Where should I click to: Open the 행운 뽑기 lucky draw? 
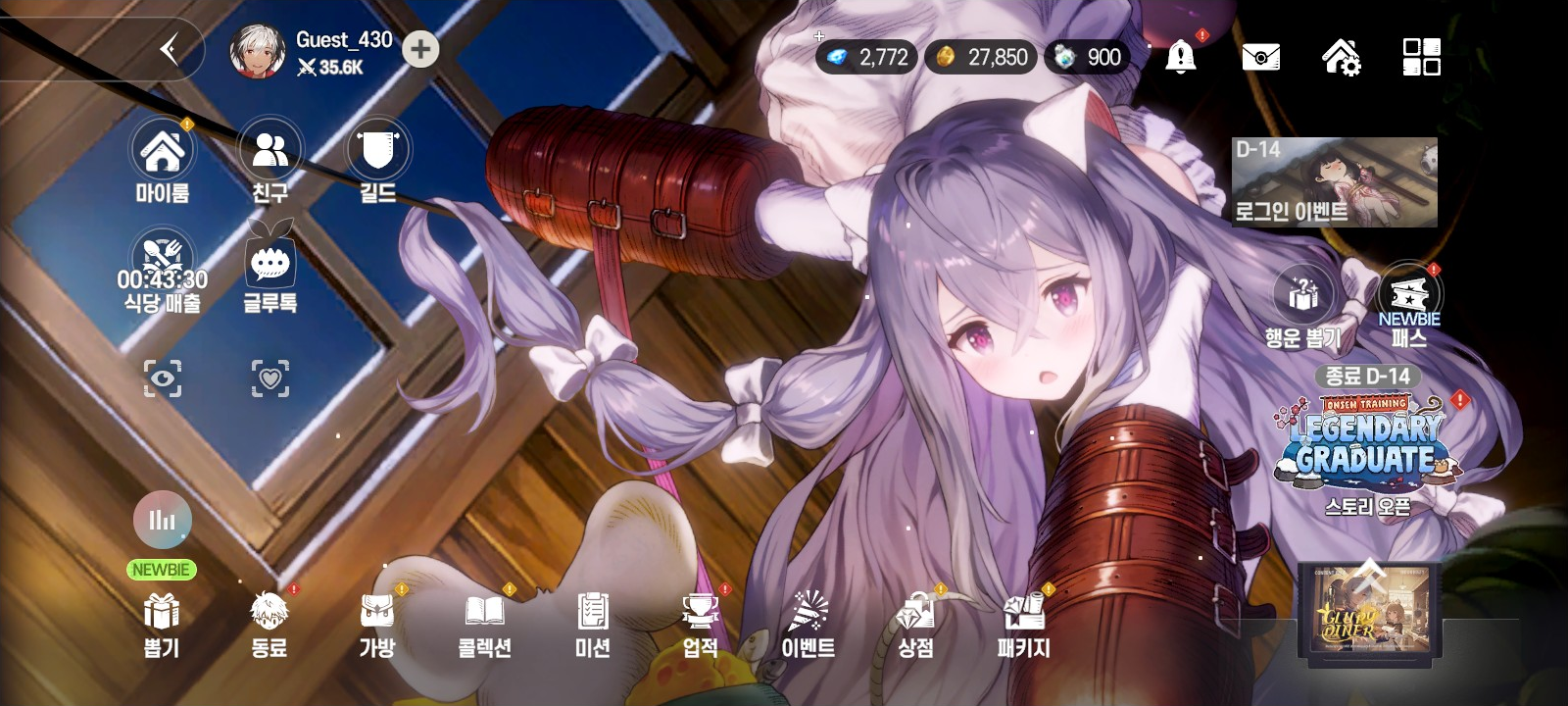(1301, 294)
